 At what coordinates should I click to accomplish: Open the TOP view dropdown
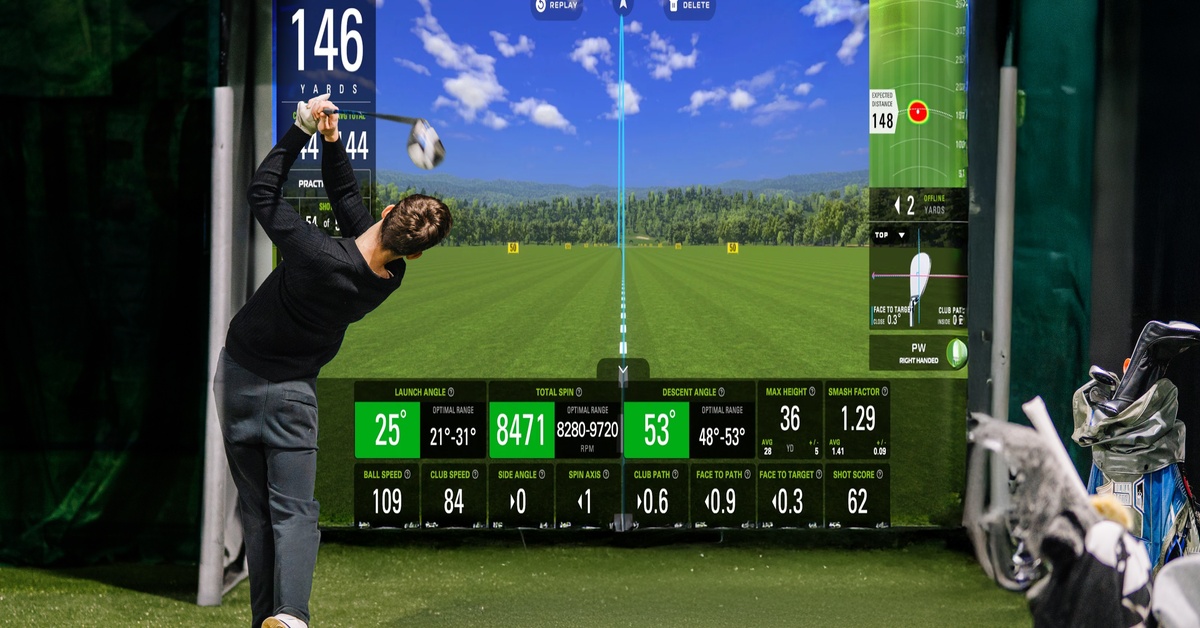pos(890,235)
